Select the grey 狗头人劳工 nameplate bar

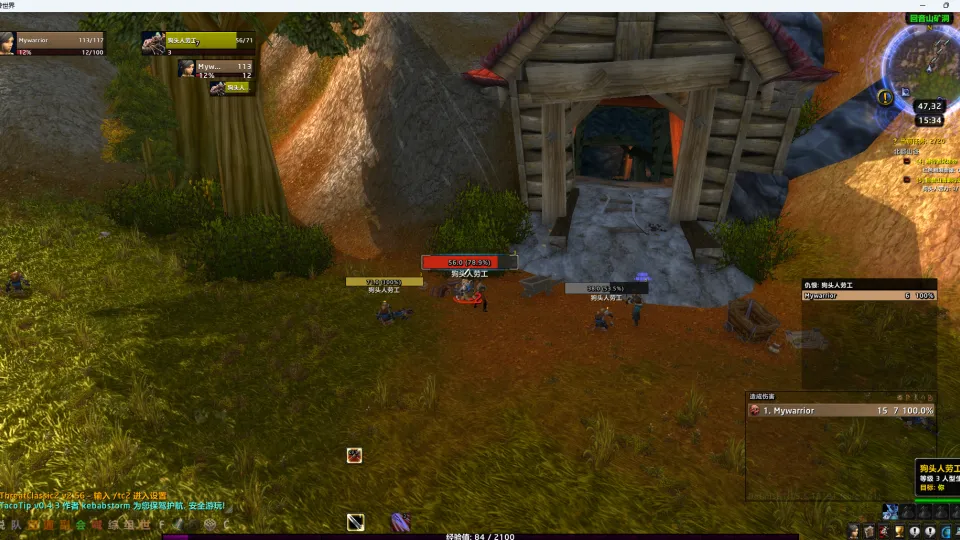pyautogui.click(x=606, y=288)
